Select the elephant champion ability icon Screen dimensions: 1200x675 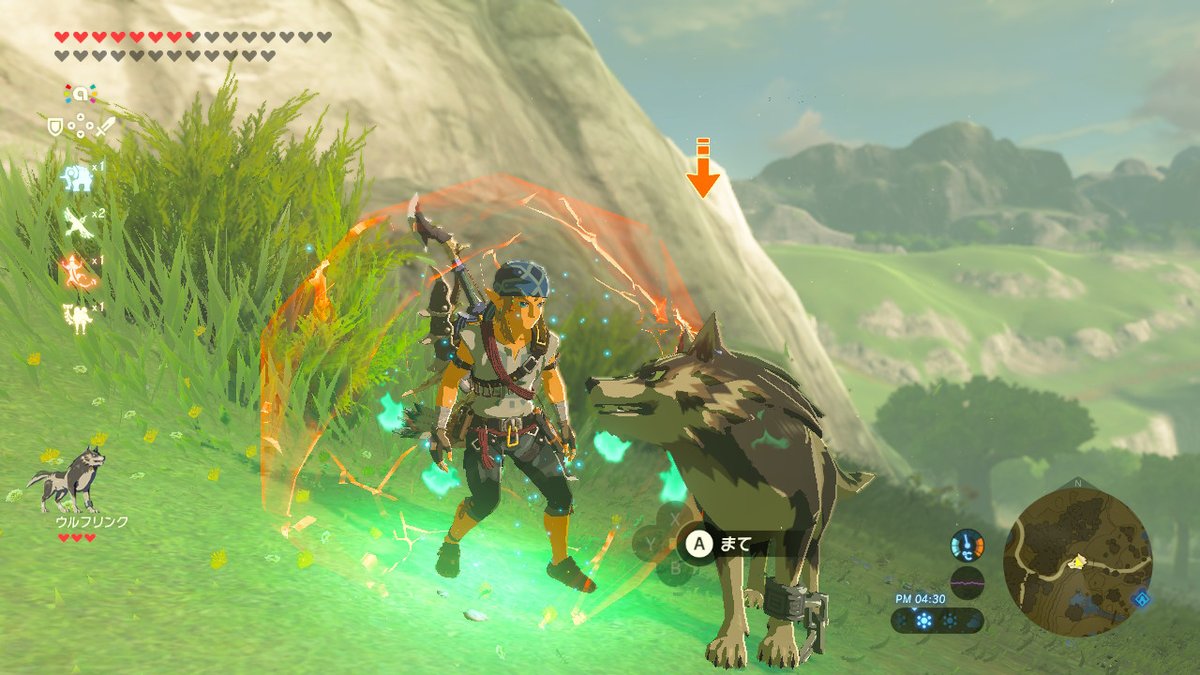click(77, 178)
